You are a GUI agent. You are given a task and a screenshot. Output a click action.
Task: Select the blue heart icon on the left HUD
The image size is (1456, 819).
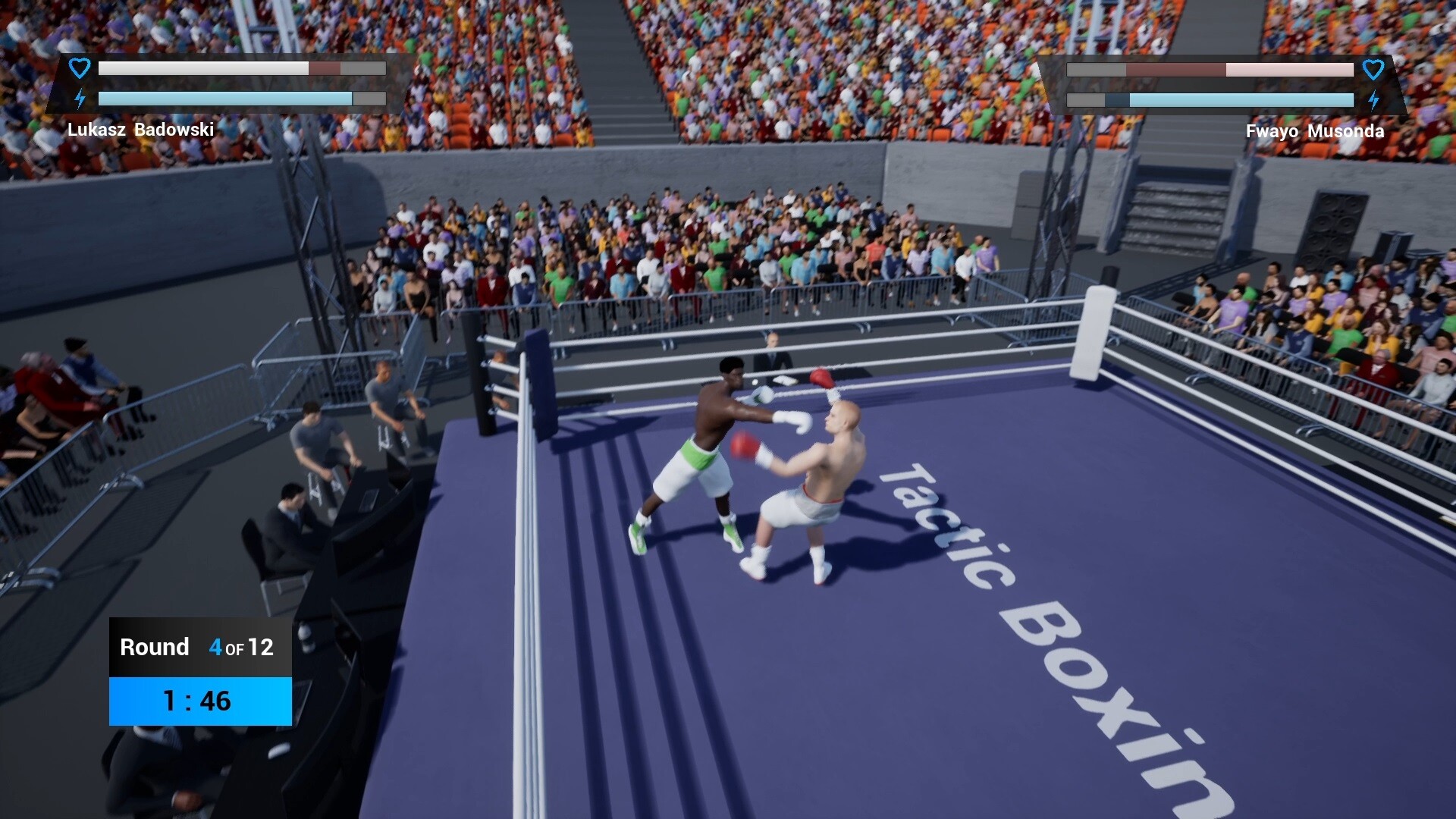coord(79,68)
